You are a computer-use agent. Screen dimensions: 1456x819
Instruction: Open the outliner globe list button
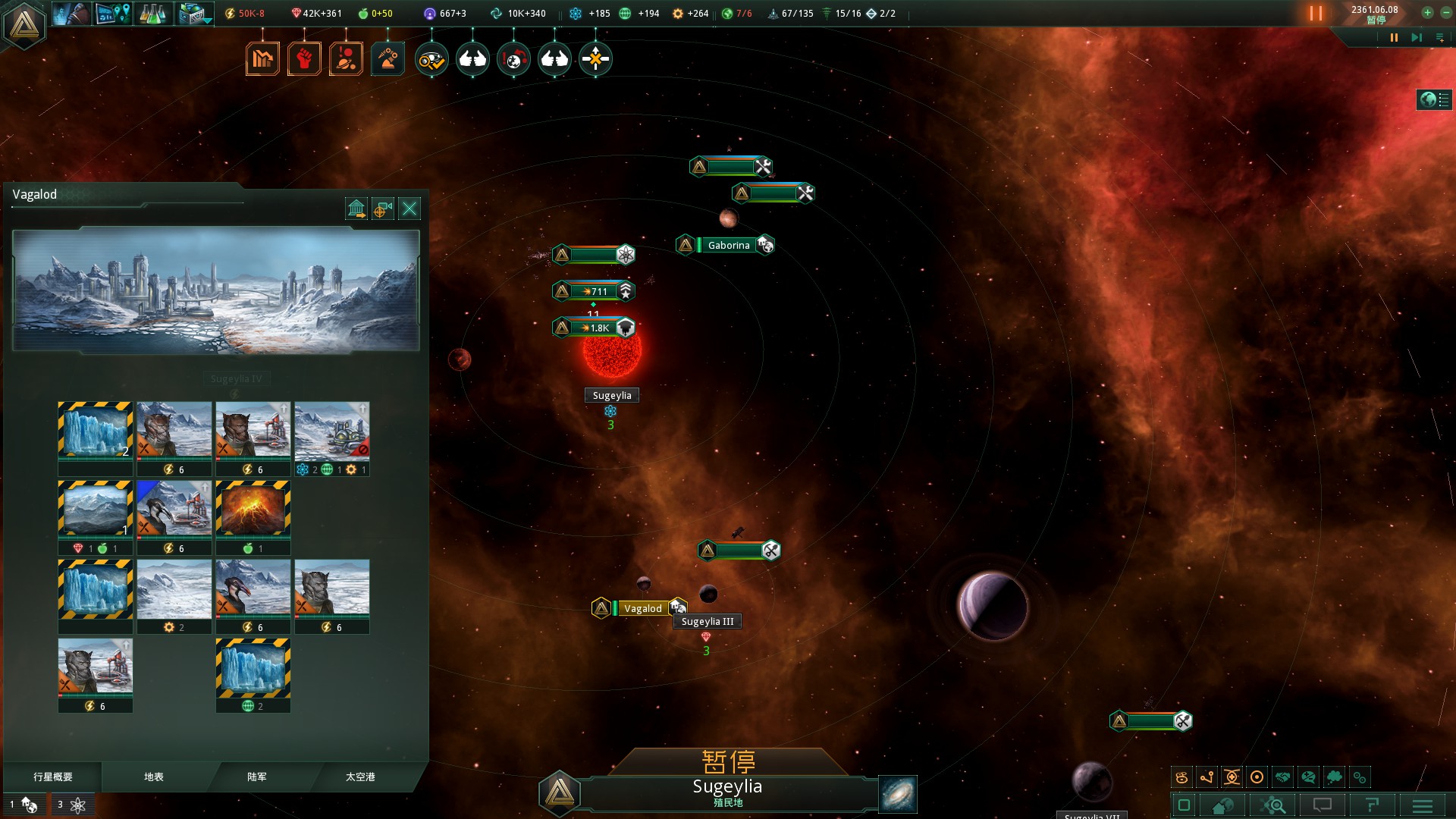(x=1434, y=99)
